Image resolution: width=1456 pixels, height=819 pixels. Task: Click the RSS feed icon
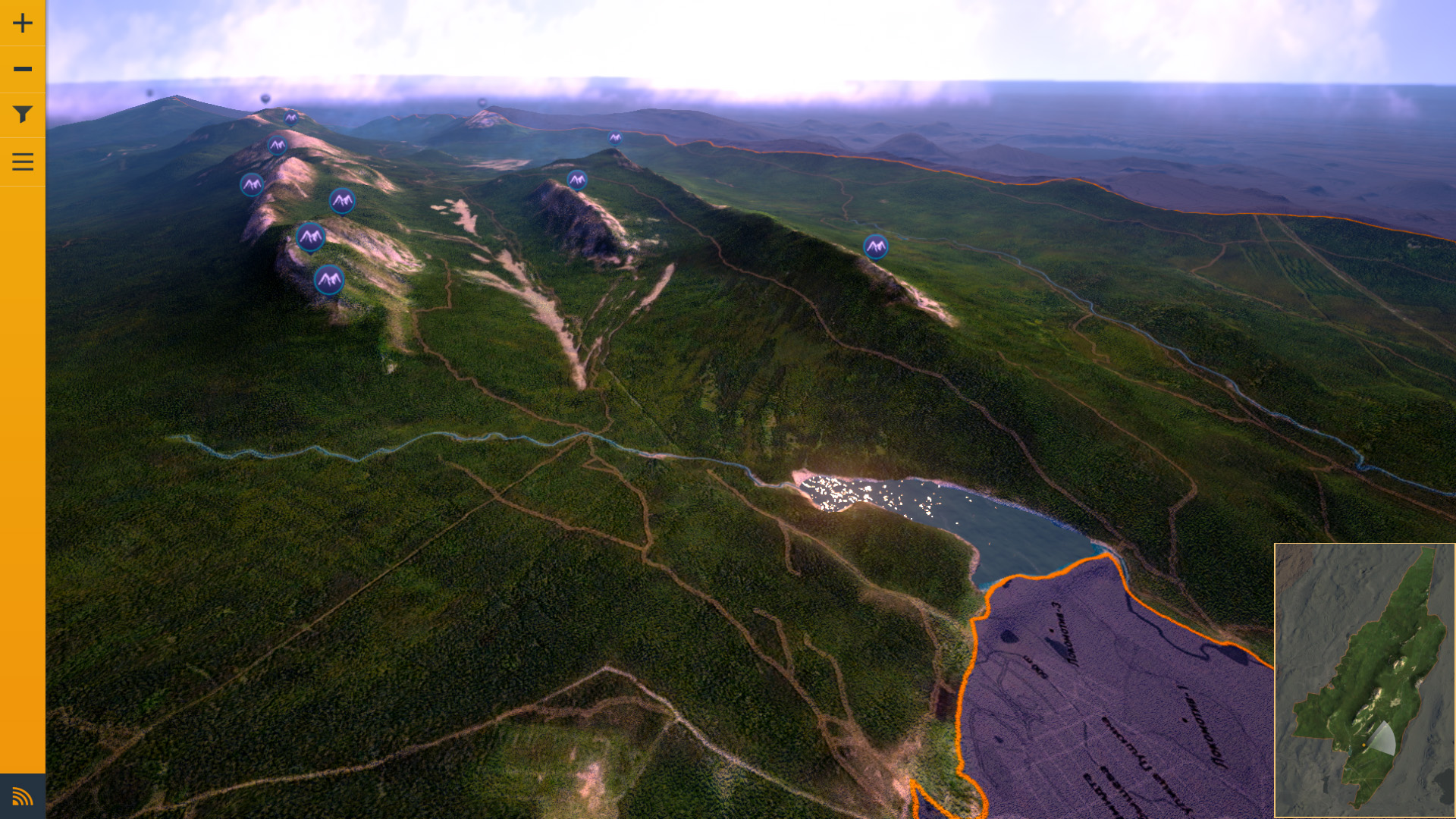point(23,796)
